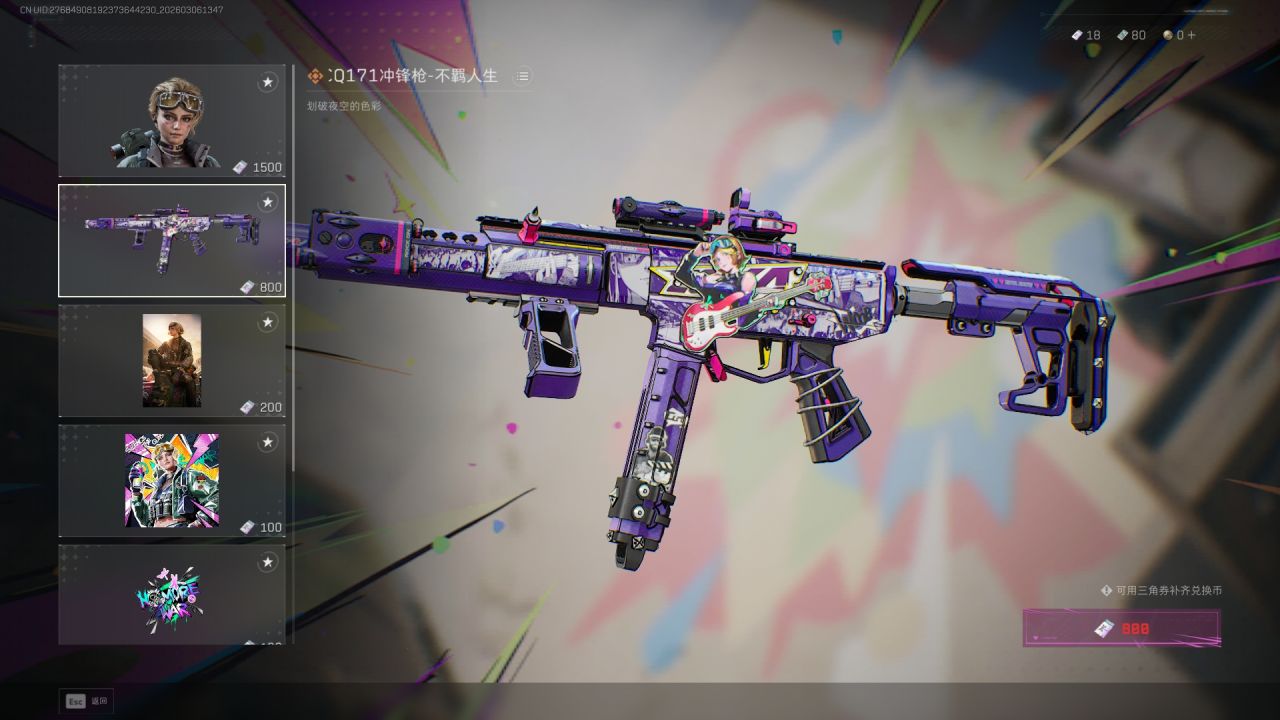This screenshot has width=1280, height=720.
Task: Click the 返回 back button
Action: [87, 701]
